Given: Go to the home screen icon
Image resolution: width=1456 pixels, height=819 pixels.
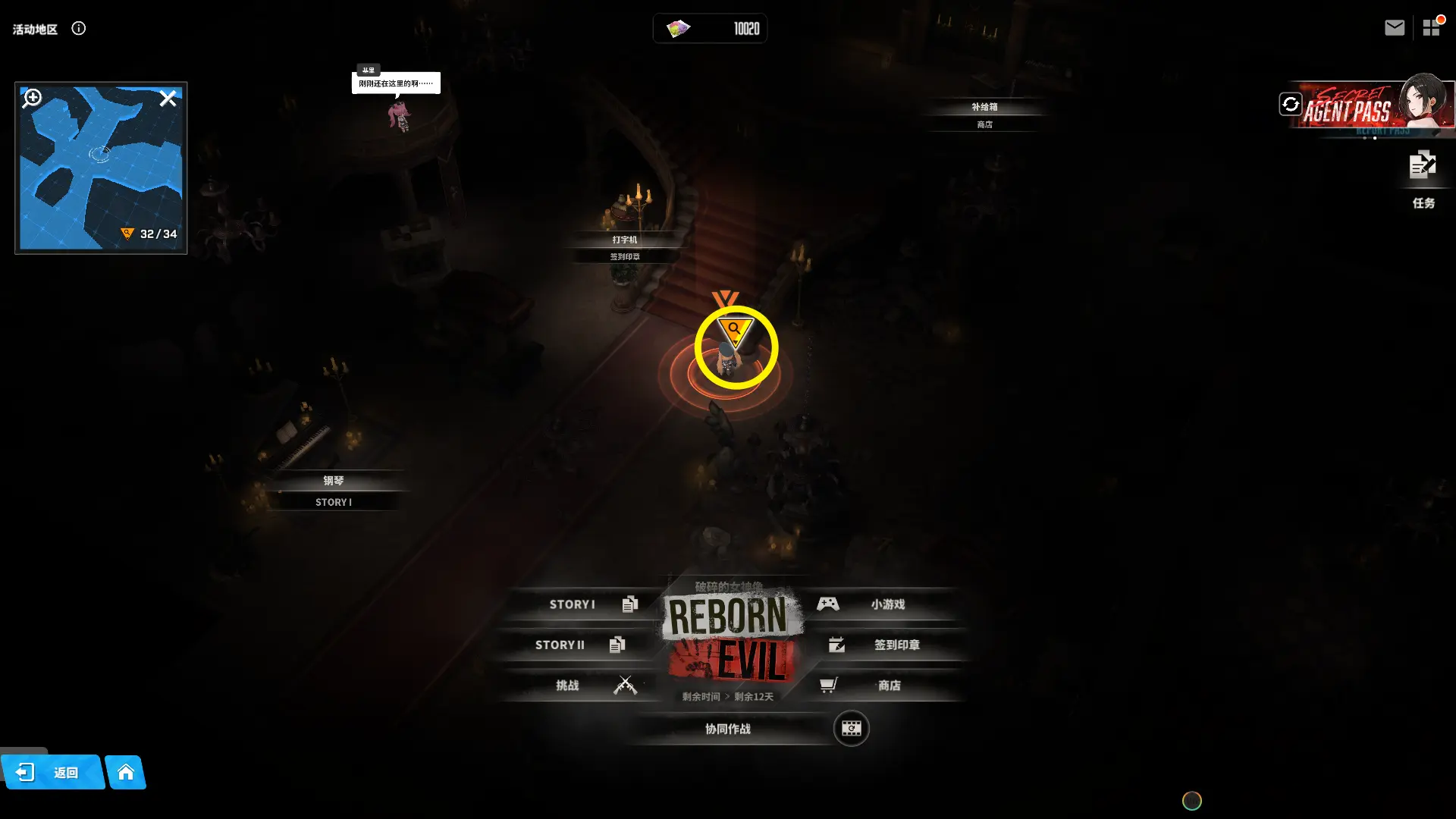Looking at the screenshot, I should coord(126,773).
